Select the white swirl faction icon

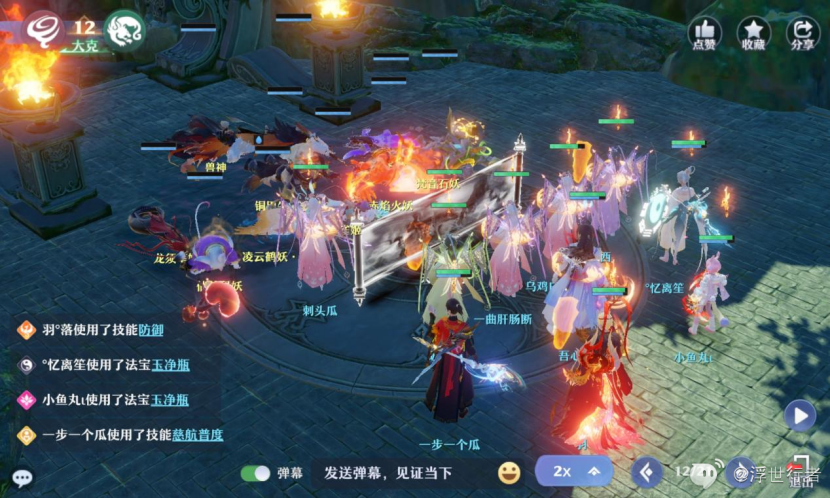43,29
